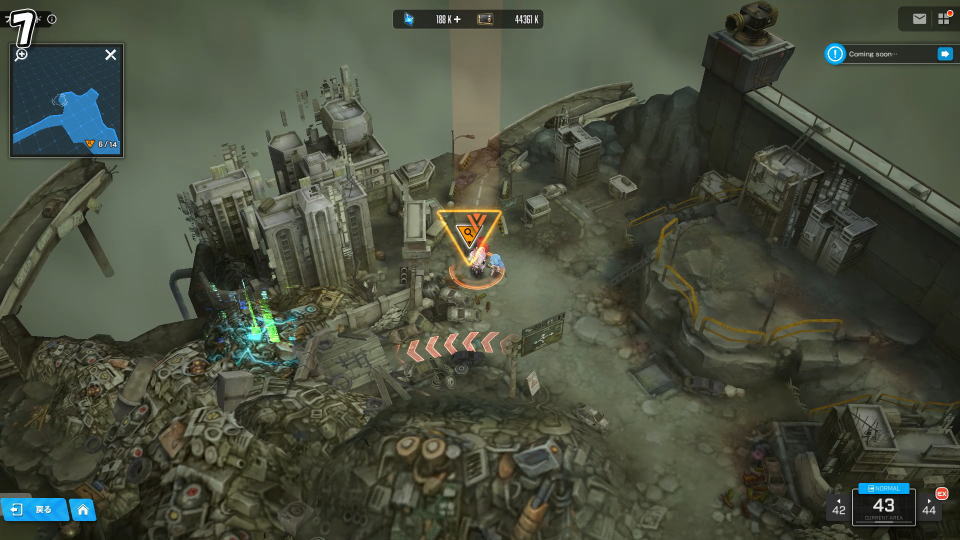Click the Coming soon arrow button
Viewport: 960px width, 540px height.
tap(944, 54)
